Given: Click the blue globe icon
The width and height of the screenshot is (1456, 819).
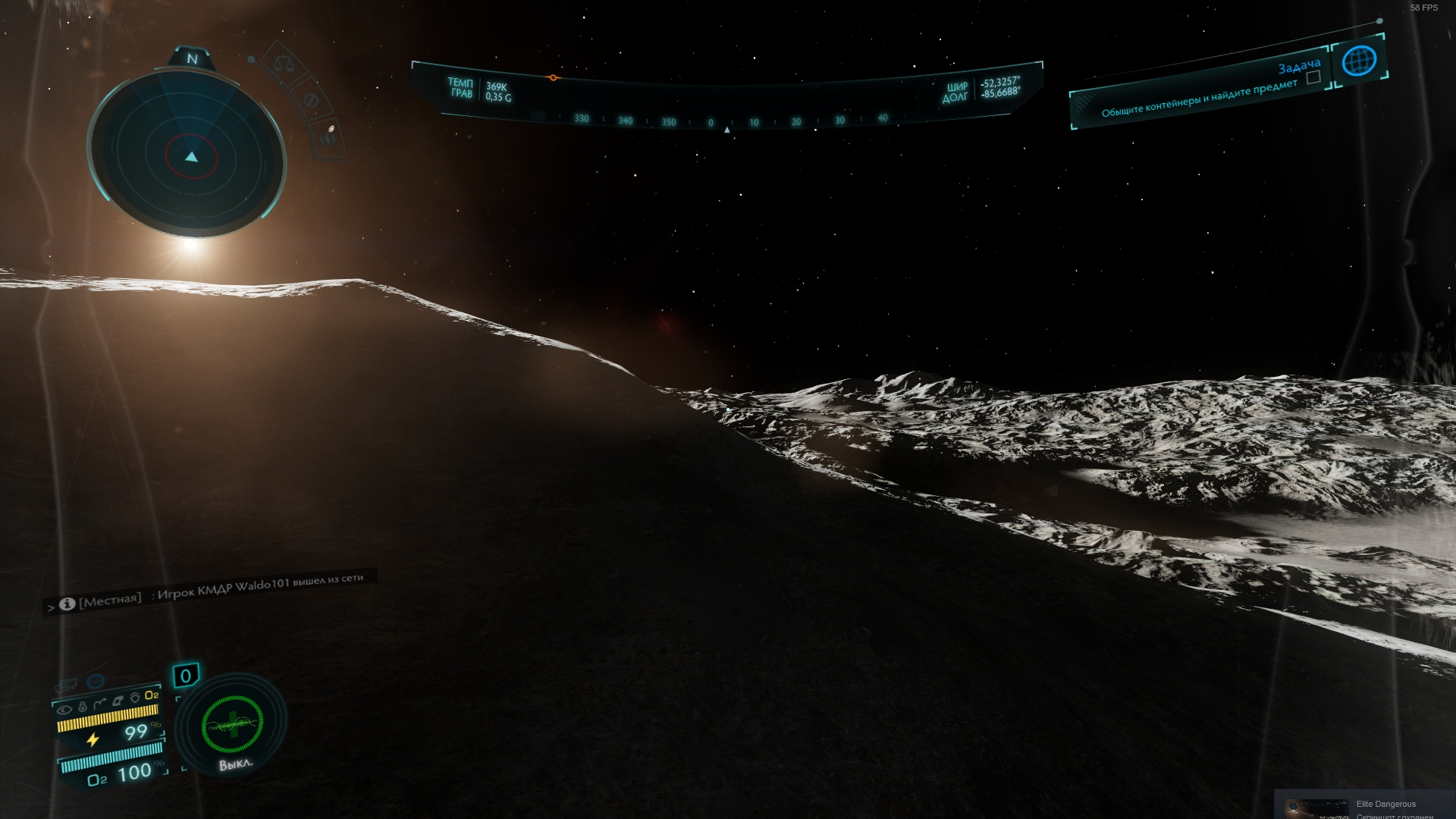Looking at the screenshot, I should point(1359,61).
